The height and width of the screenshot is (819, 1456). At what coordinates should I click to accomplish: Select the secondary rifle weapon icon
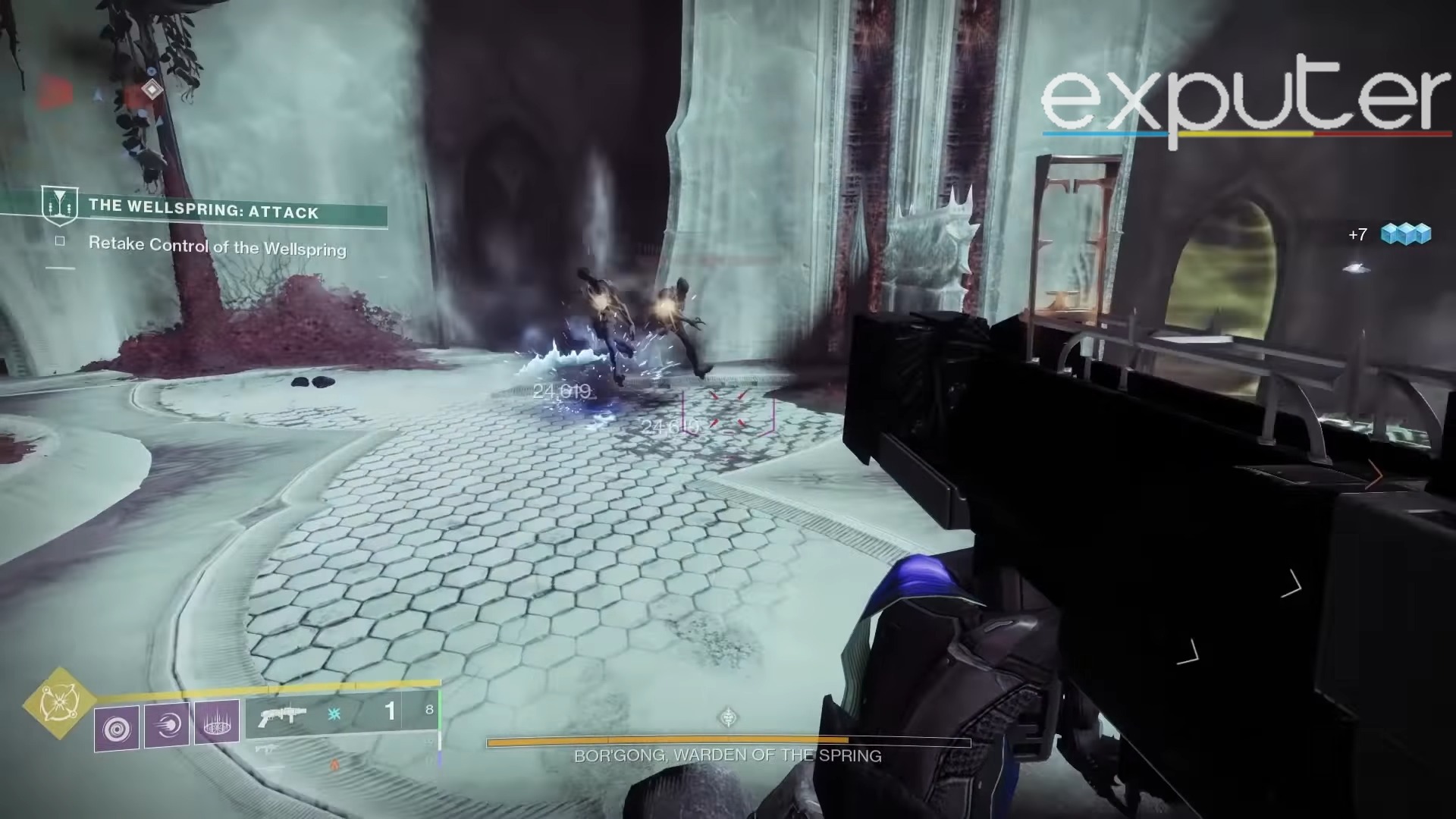click(x=267, y=748)
